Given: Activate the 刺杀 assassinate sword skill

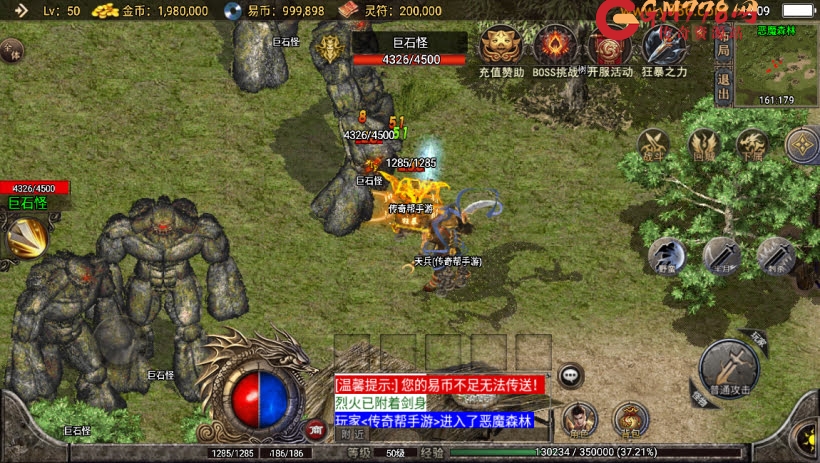Looking at the screenshot, I should coord(775,256).
